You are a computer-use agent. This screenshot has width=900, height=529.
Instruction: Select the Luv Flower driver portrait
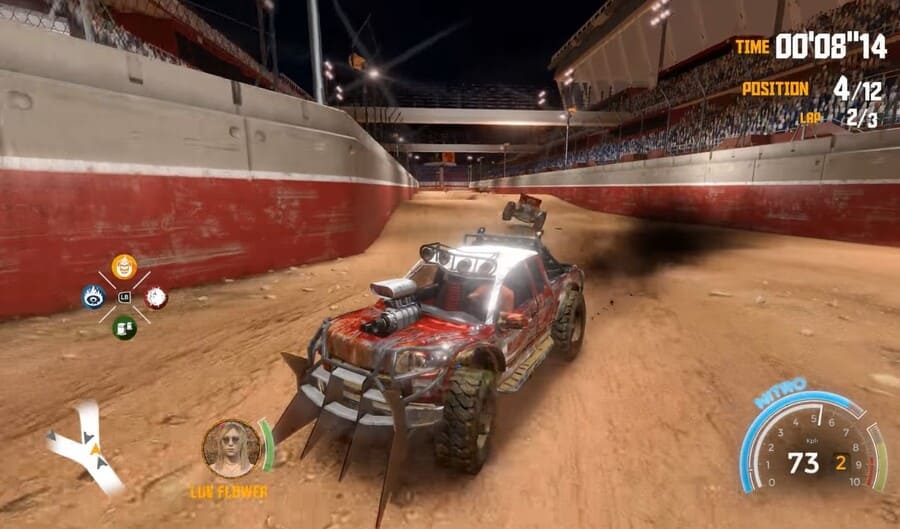click(231, 447)
